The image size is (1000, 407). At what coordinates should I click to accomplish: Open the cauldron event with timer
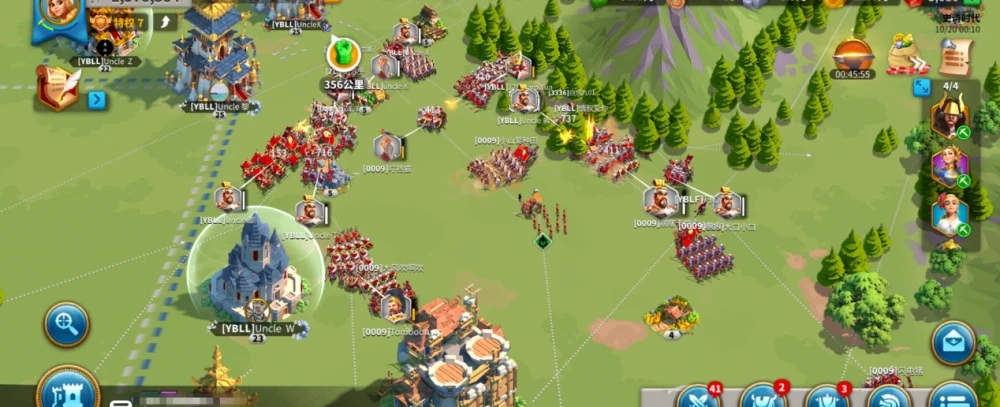point(853,53)
